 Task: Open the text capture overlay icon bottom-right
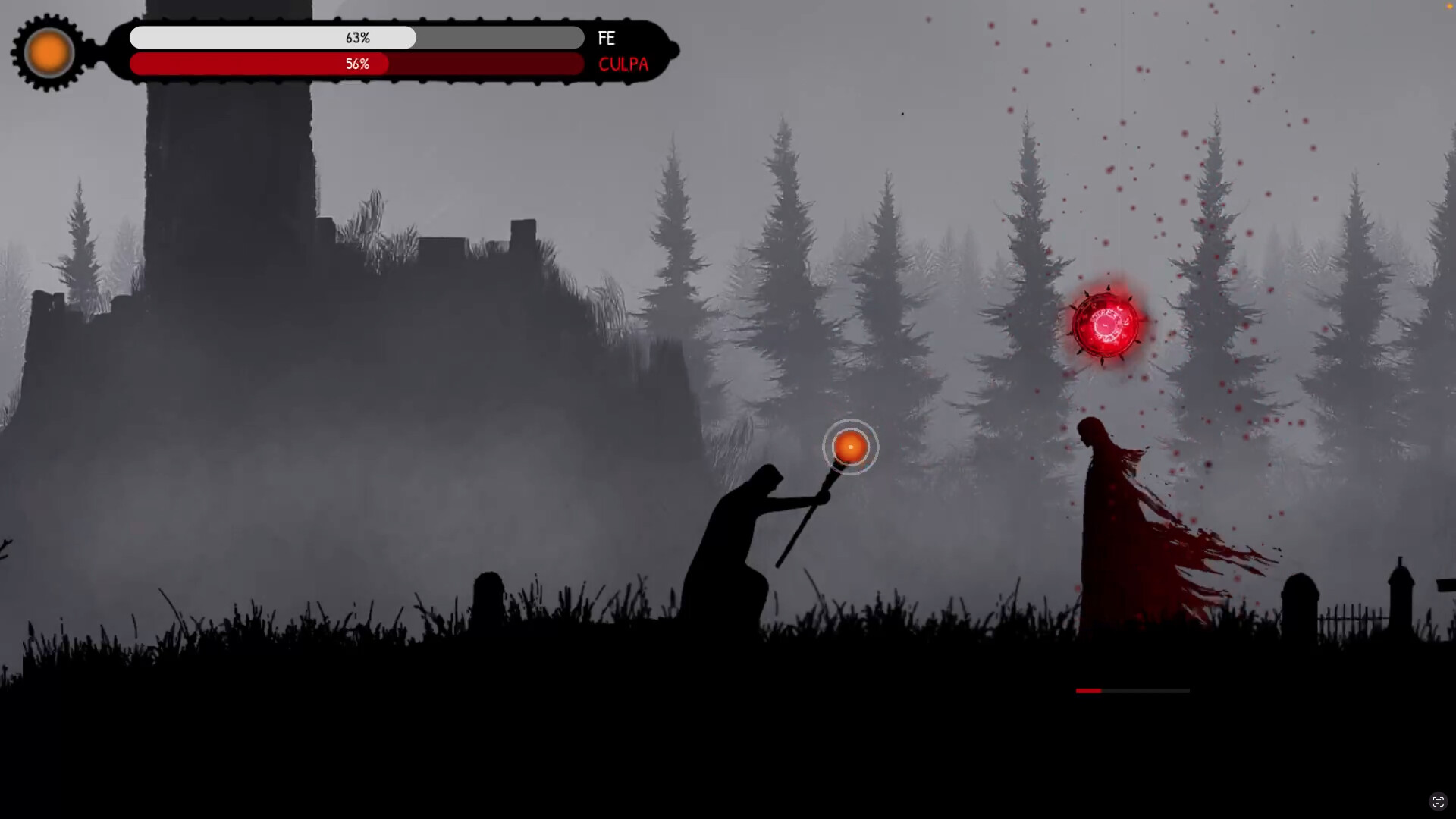coord(1439,801)
